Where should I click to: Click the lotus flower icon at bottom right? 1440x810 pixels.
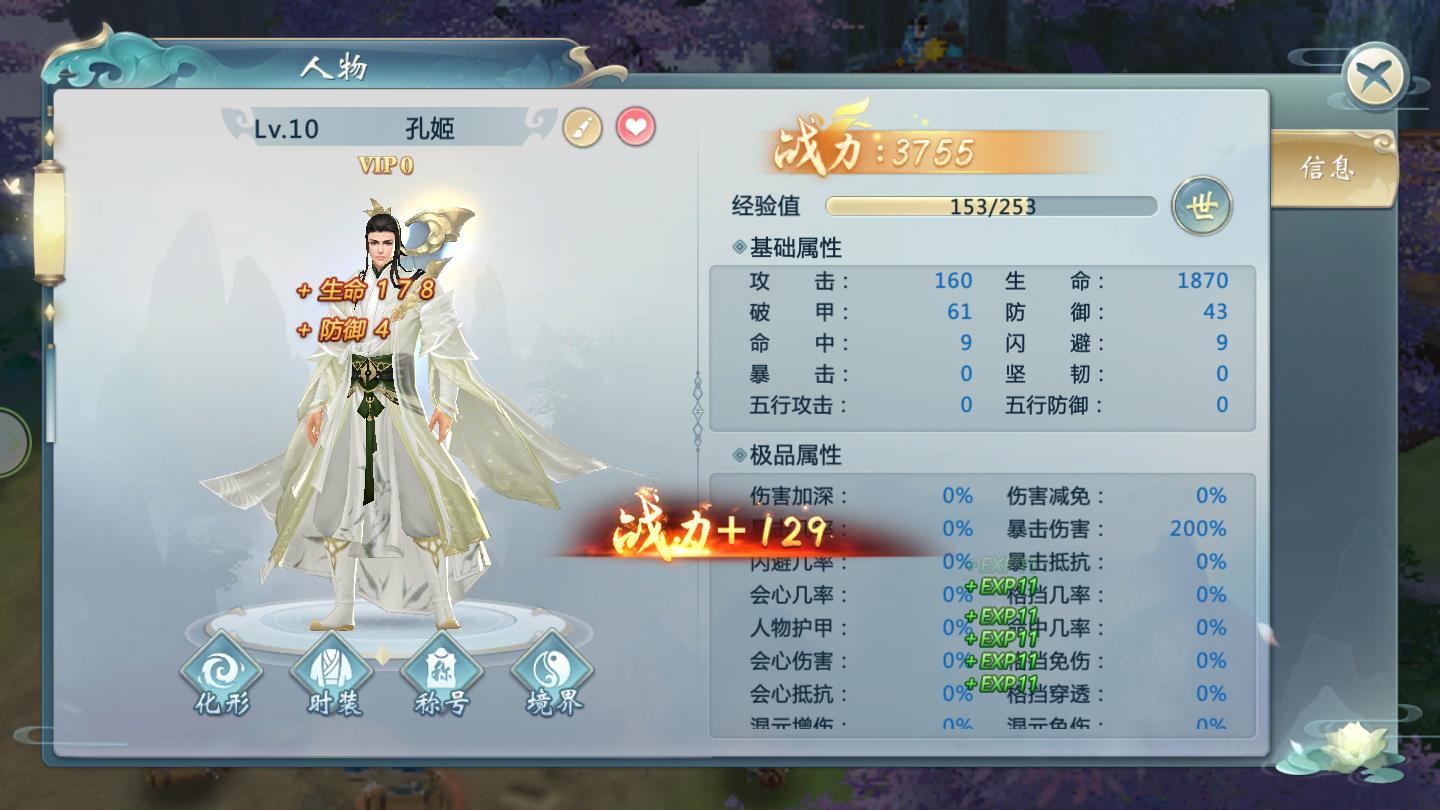pos(1352,745)
